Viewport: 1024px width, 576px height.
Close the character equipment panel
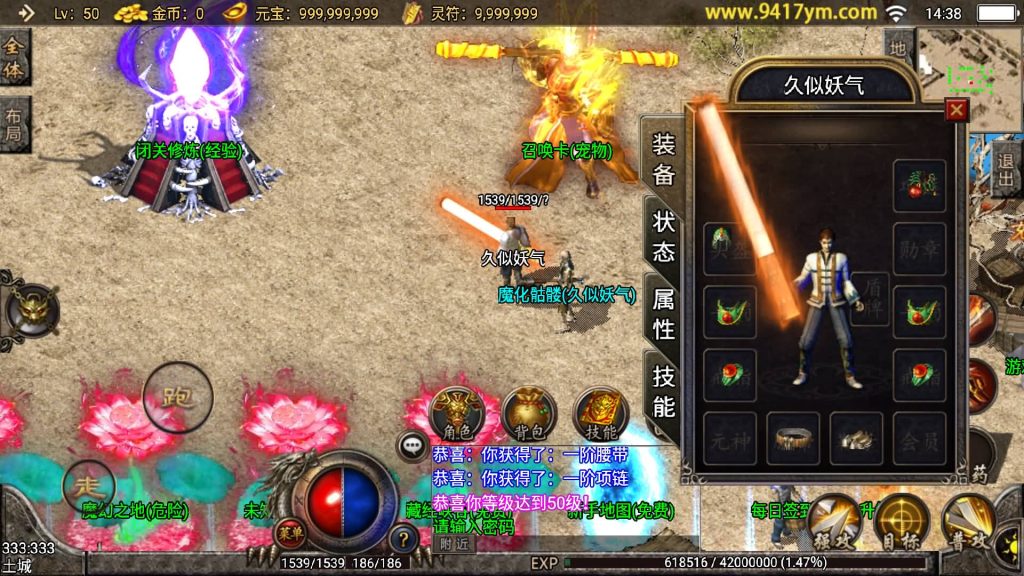957,110
